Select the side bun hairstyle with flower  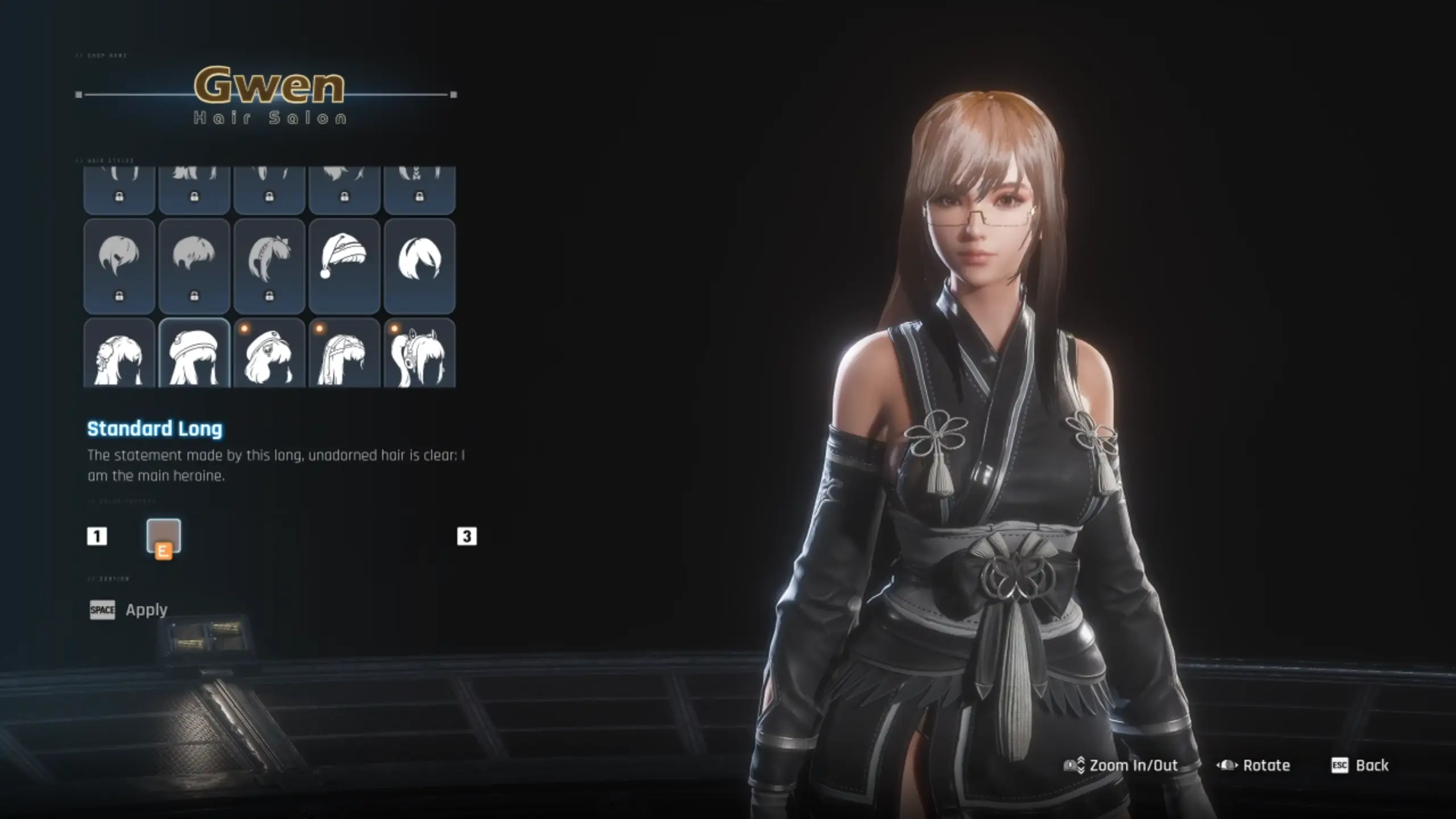(x=119, y=353)
